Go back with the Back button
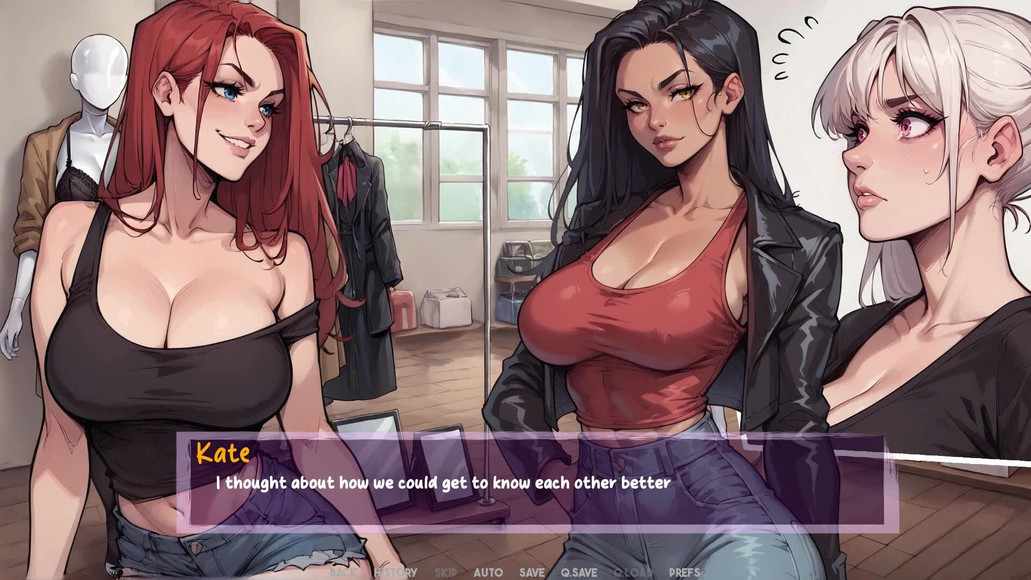1031x580 pixels. tap(341, 572)
